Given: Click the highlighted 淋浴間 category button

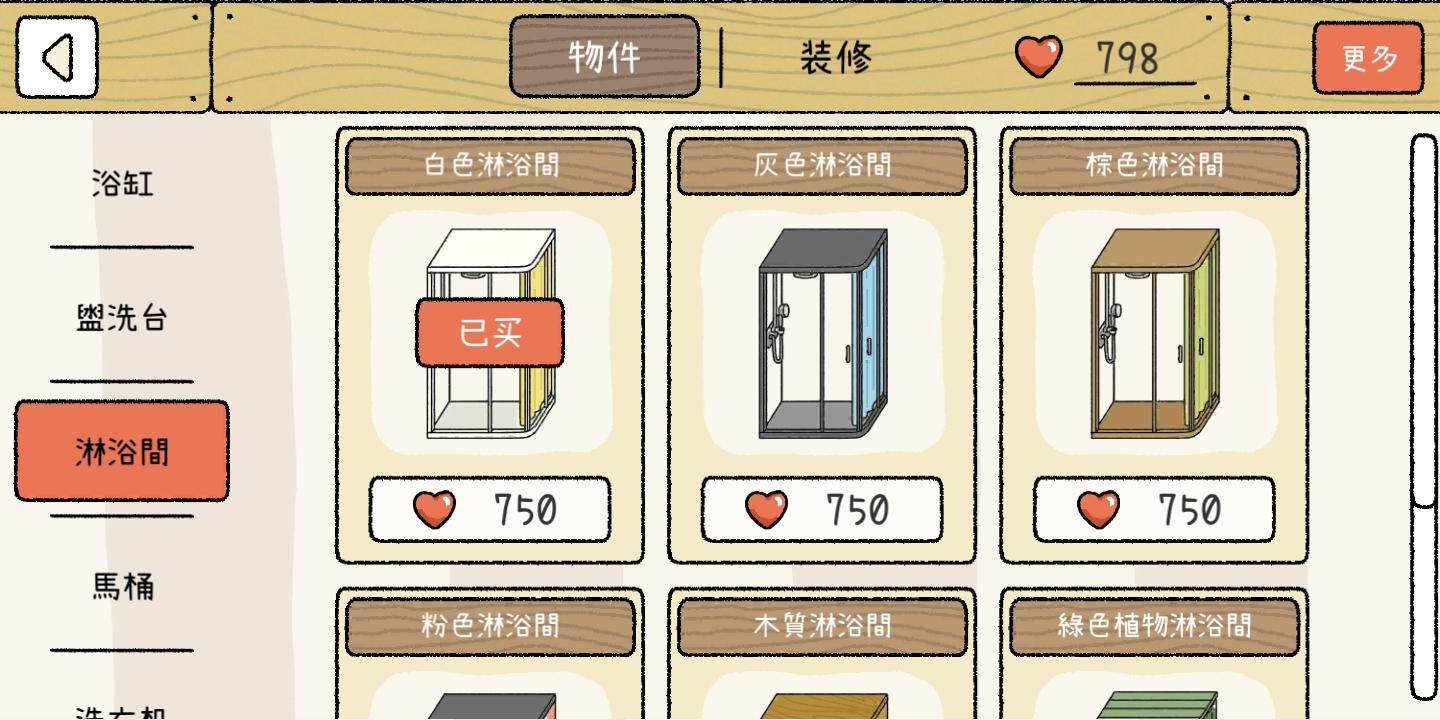Looking at the screenshot, I should [x=121, y=450].
